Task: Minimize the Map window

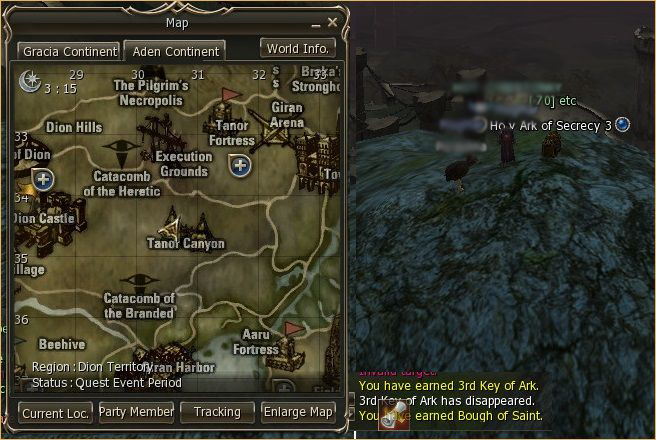Action: pos(316,21)
